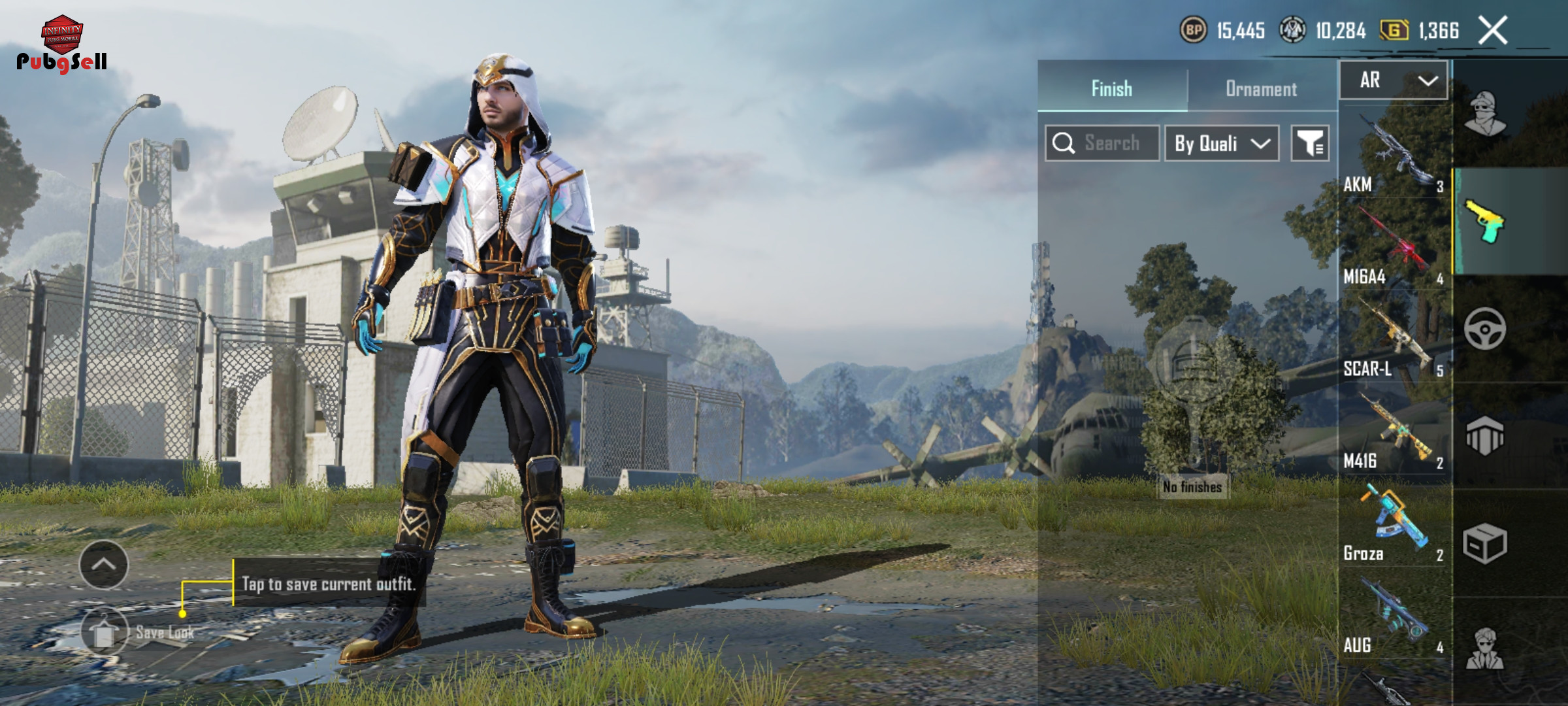Select the AKM weapon entry

[1394, 154]
